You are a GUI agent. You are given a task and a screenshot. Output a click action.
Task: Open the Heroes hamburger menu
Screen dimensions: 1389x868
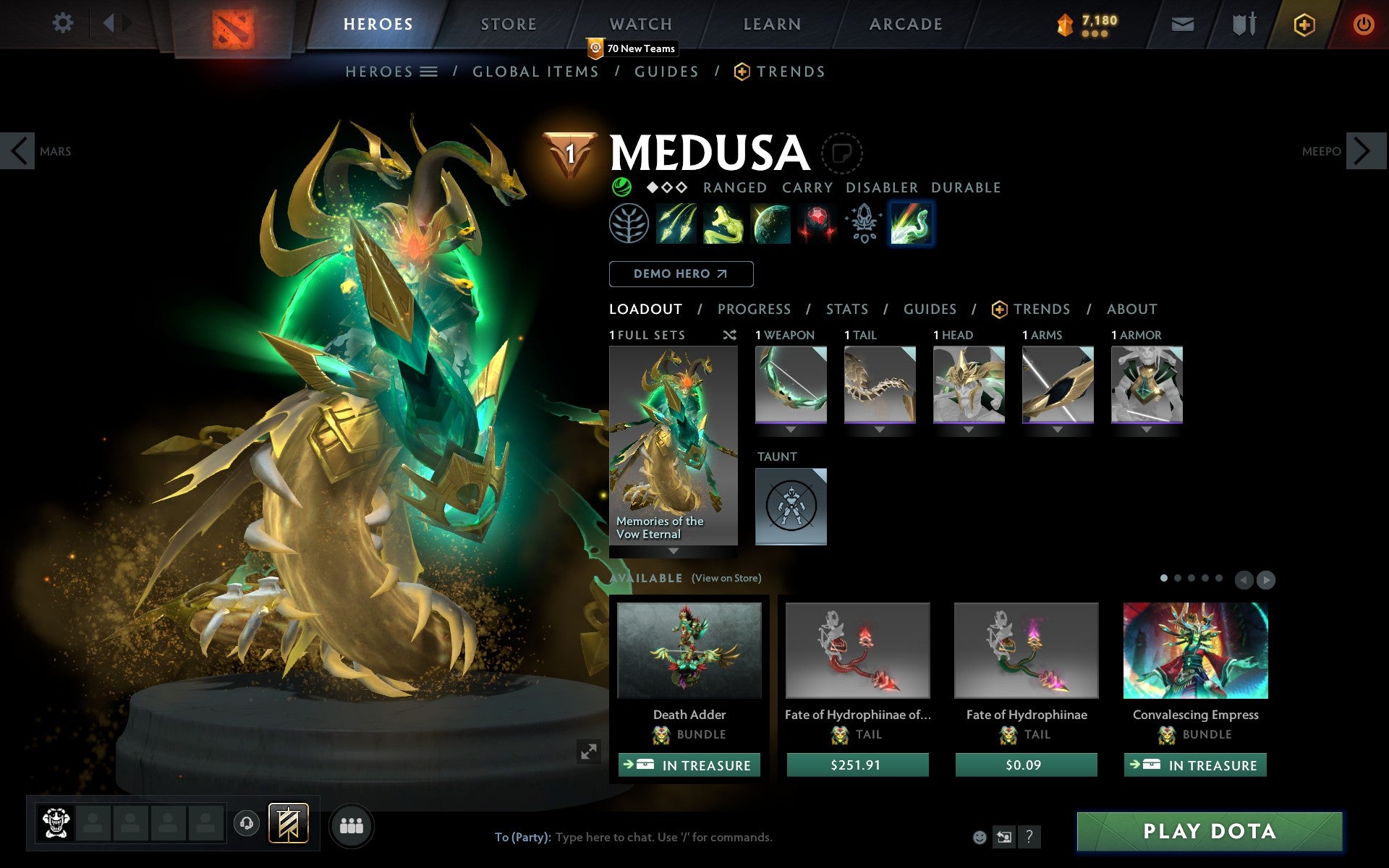[x=430, y=71]
